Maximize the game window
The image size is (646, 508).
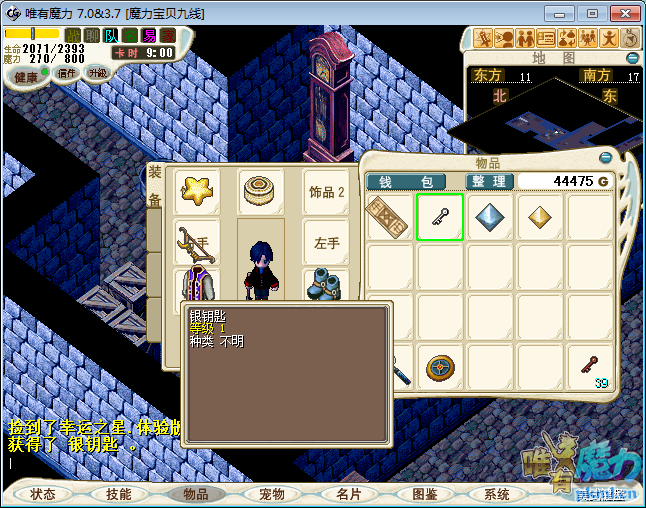click(592, 13)
